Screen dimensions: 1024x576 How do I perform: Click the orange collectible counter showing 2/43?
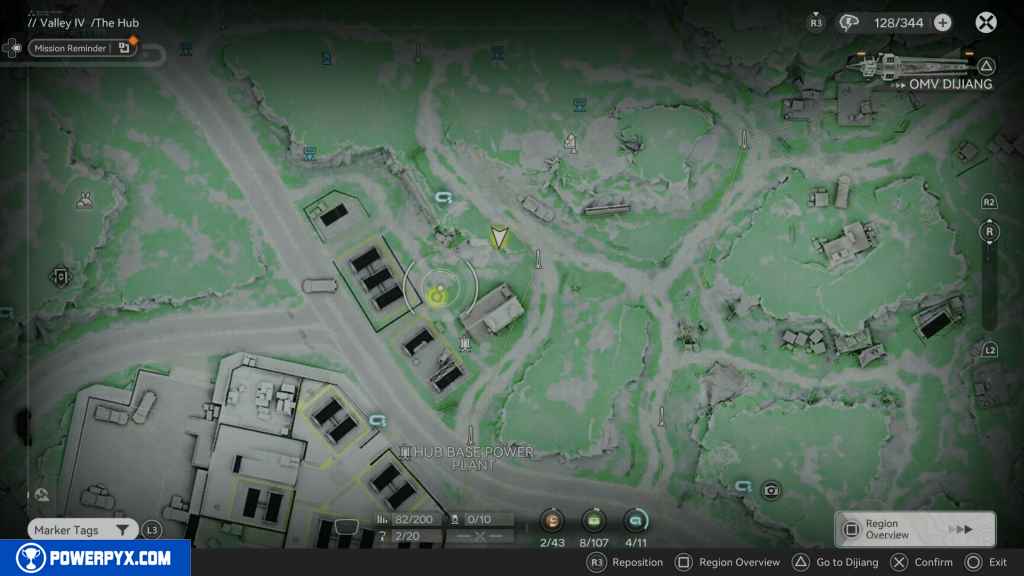point(552,521)
